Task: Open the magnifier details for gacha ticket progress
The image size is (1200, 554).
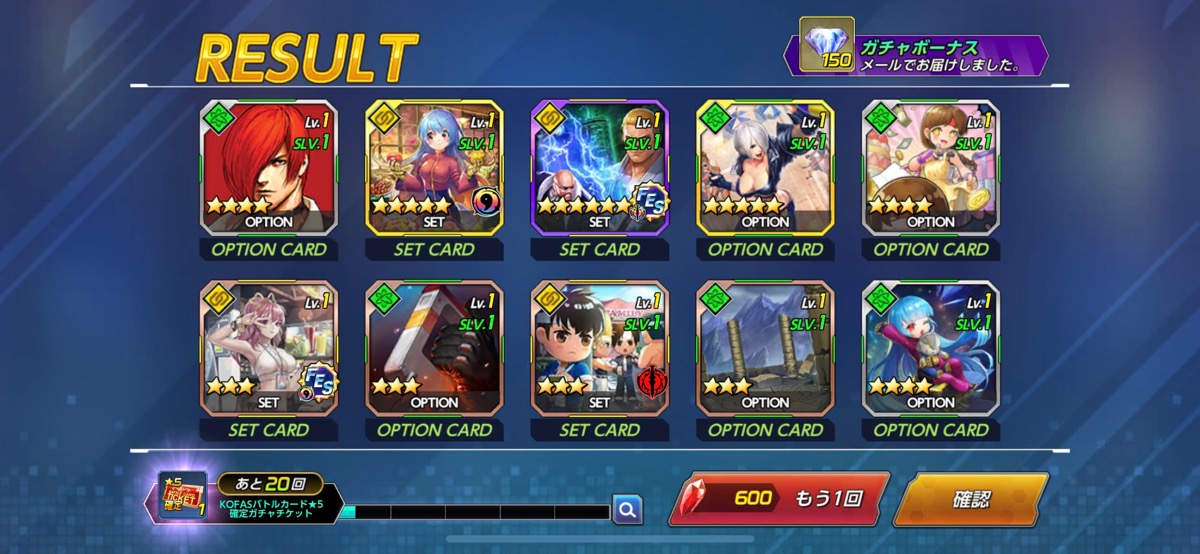Action: 627,510
